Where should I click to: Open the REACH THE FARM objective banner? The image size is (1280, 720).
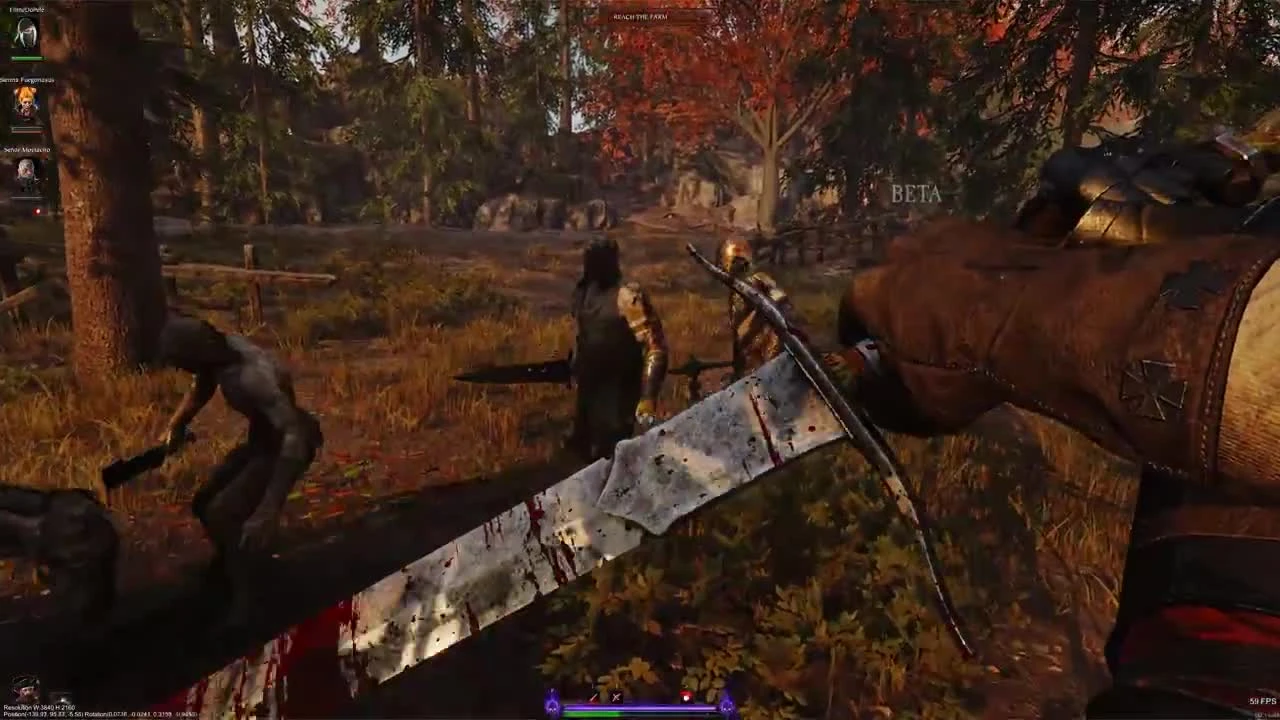coord(640,16)
